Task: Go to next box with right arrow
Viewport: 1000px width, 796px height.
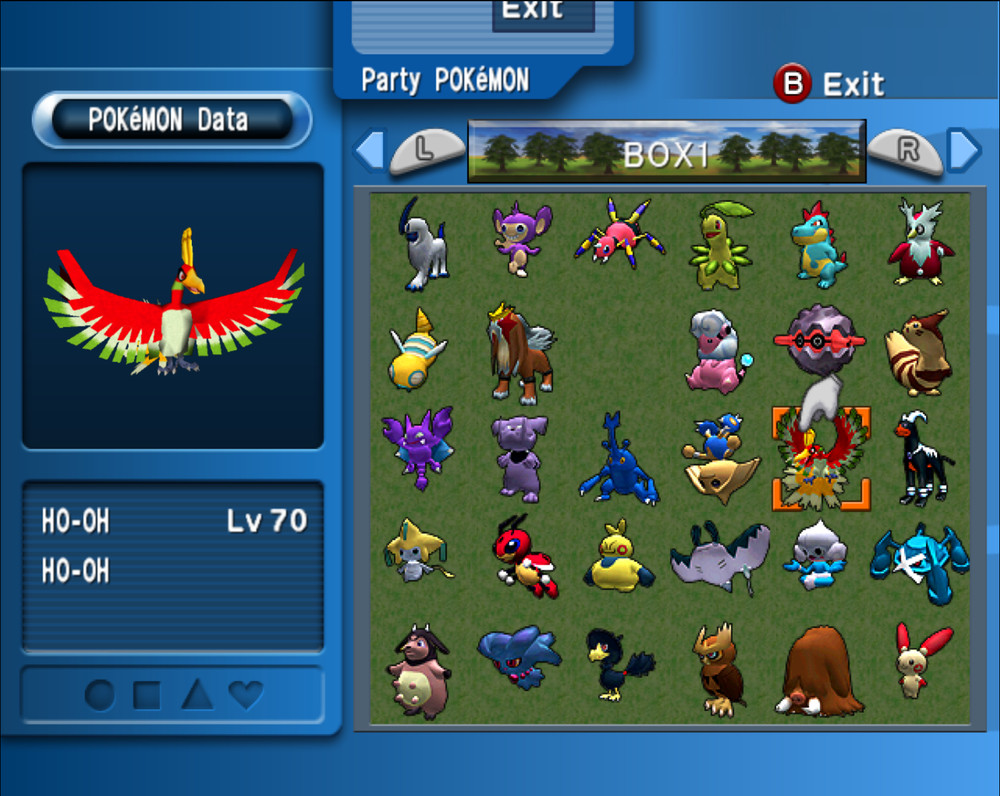Action: point(963,150)
